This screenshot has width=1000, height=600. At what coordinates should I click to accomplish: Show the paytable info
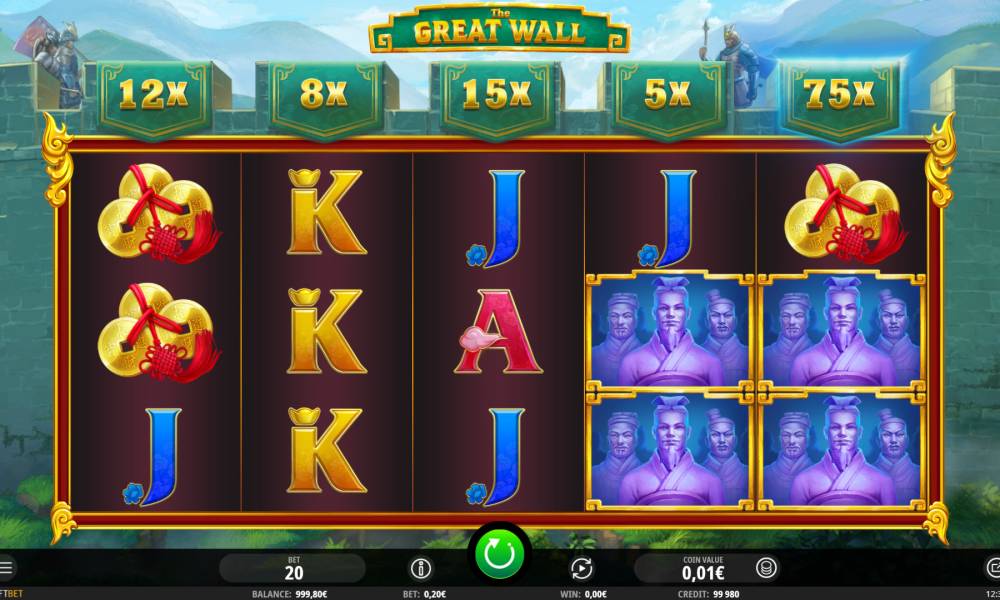click(421, 569)
